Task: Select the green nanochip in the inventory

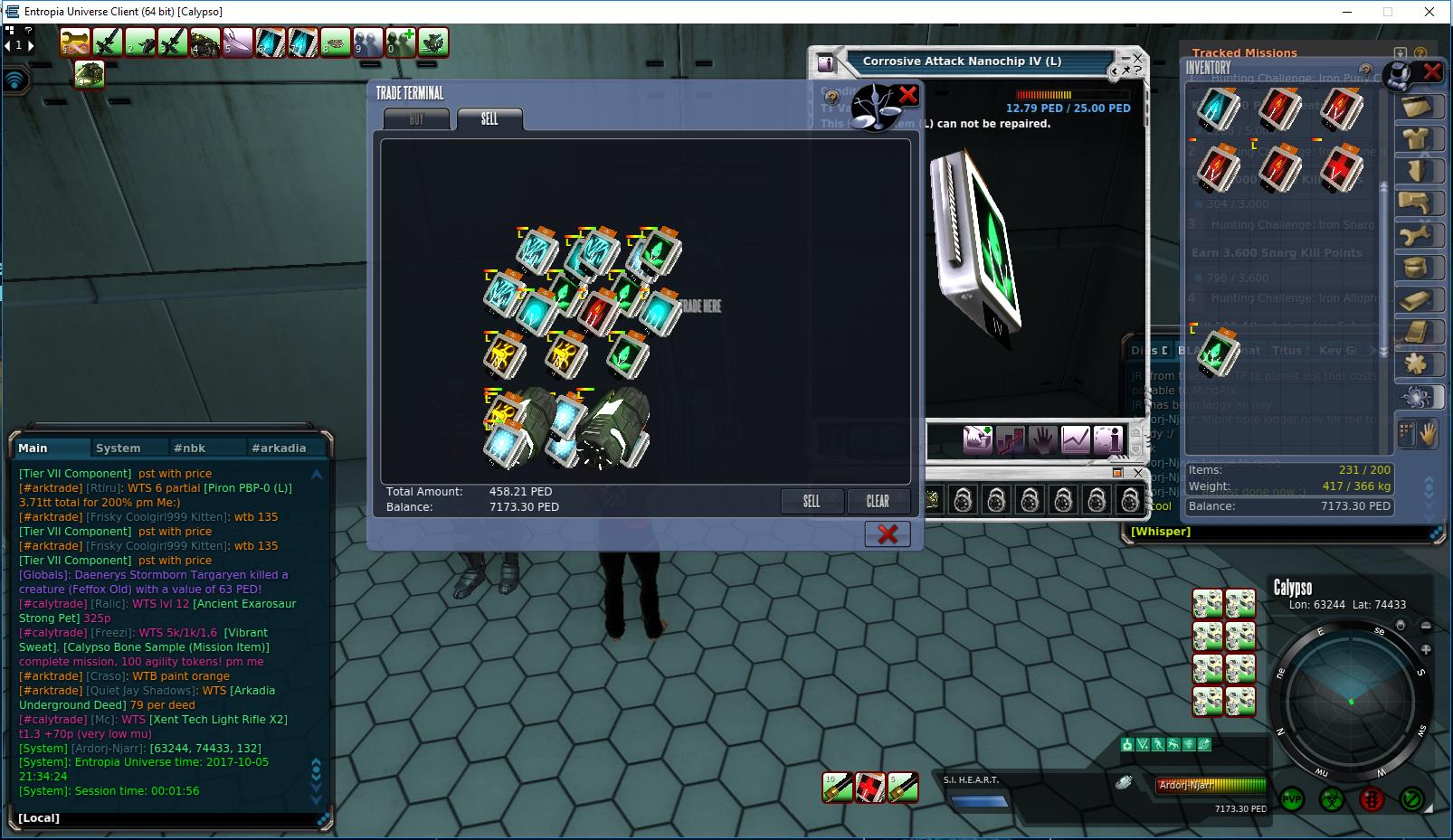Action: [x=1218, y=352]
